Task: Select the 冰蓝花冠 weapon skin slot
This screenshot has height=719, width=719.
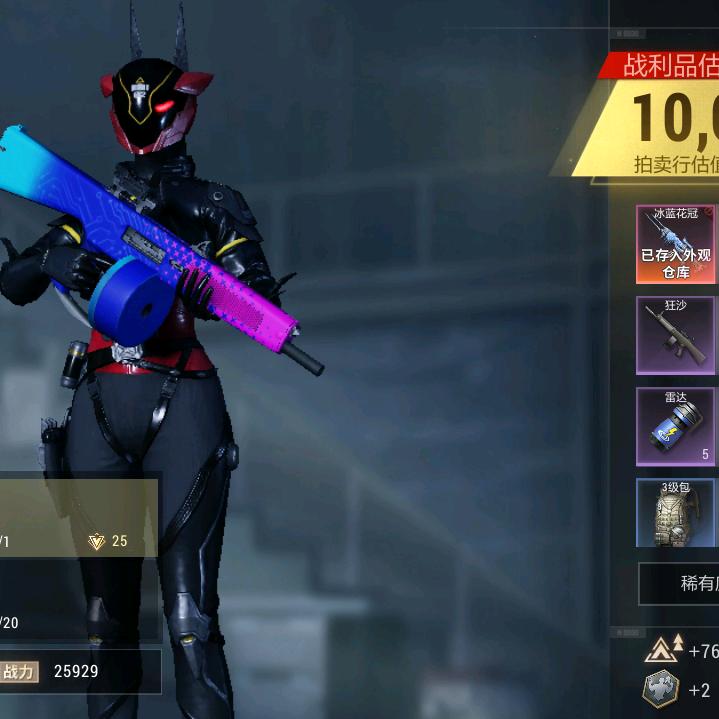Action: [675, 245]
